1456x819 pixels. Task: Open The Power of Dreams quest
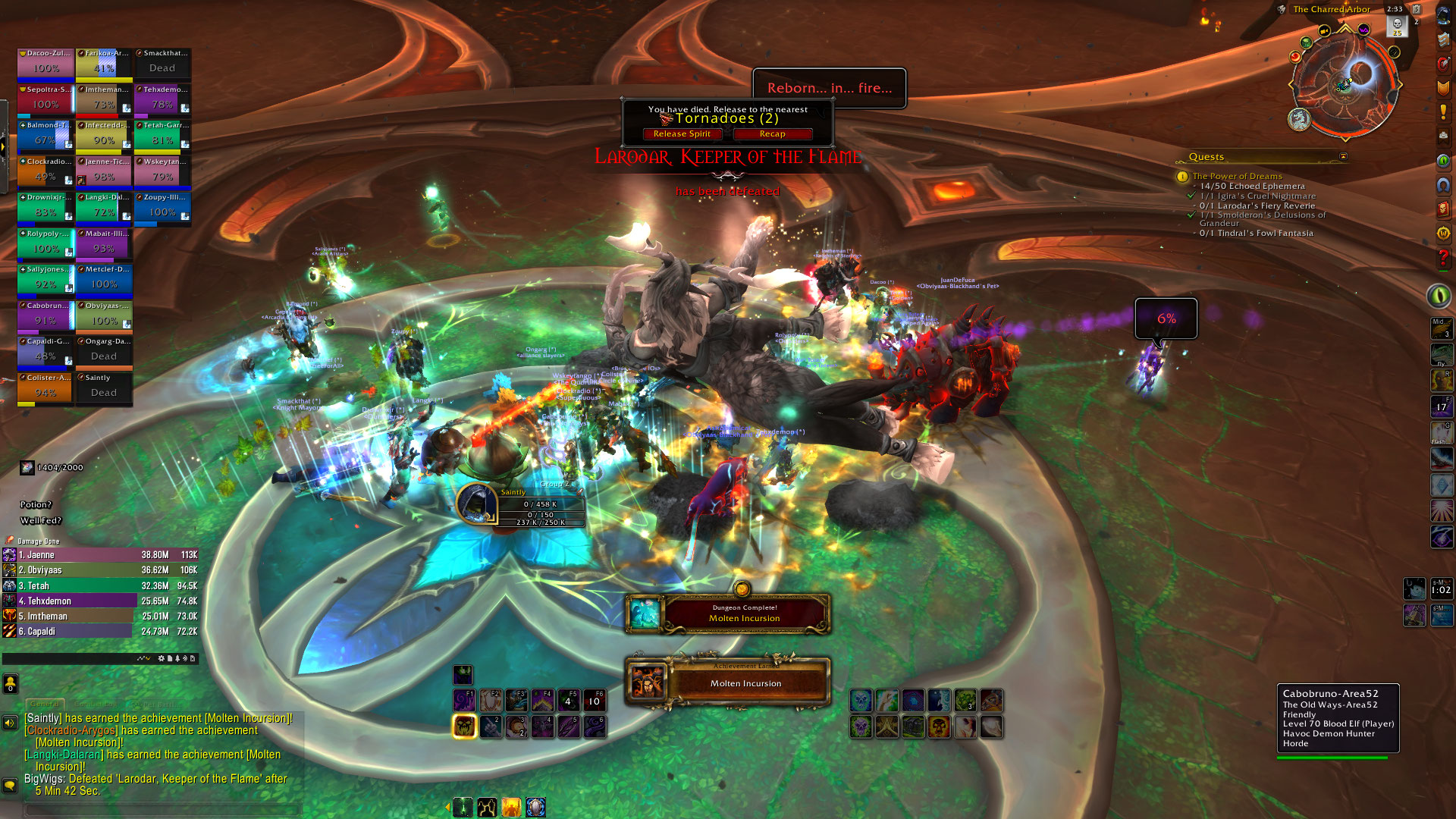[x=1237, y=176]
